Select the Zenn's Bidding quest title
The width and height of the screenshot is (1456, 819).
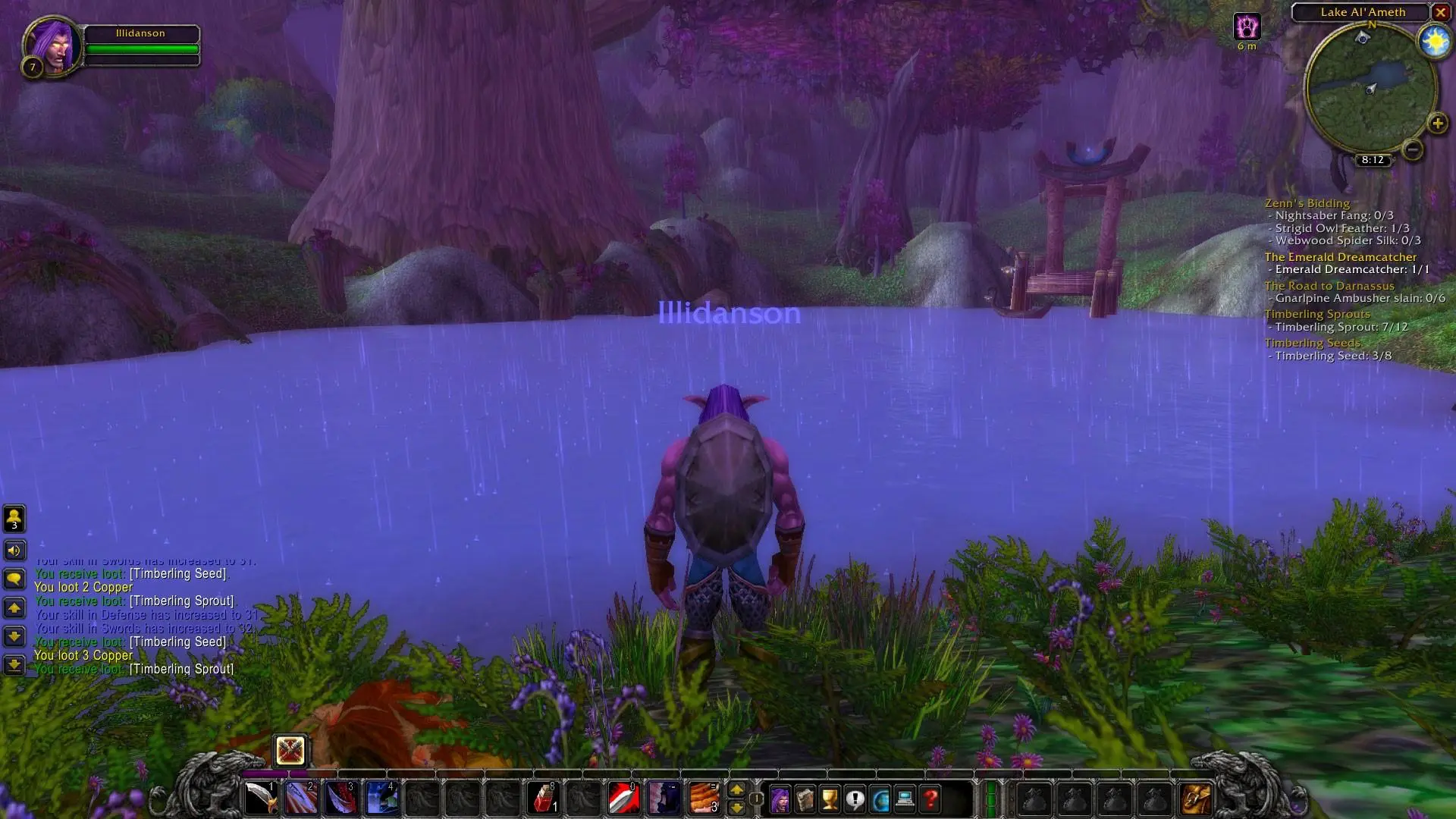click(1306, 203)
